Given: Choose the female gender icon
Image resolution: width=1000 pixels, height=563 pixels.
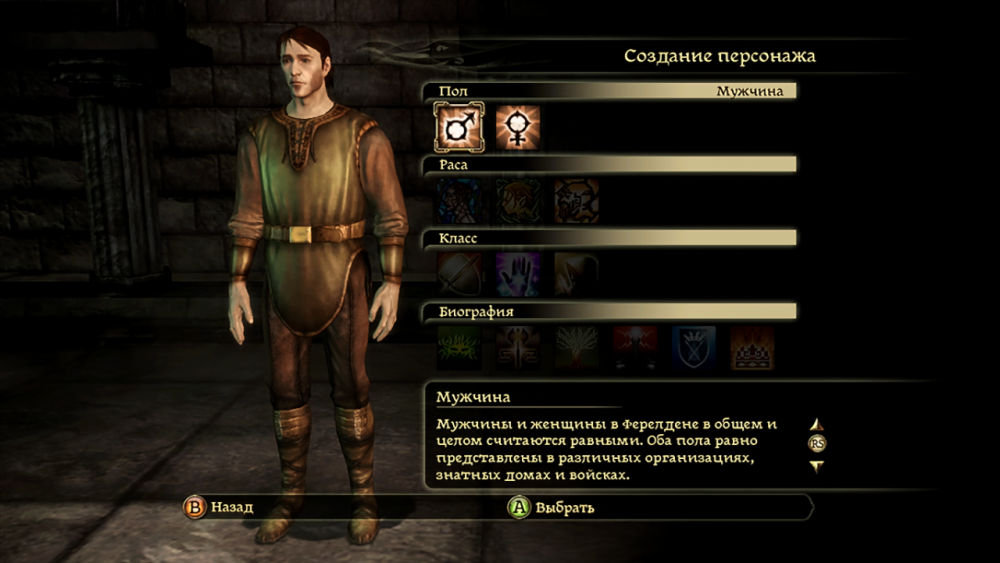Looking at the screenshot, I should tap(517, 128).
